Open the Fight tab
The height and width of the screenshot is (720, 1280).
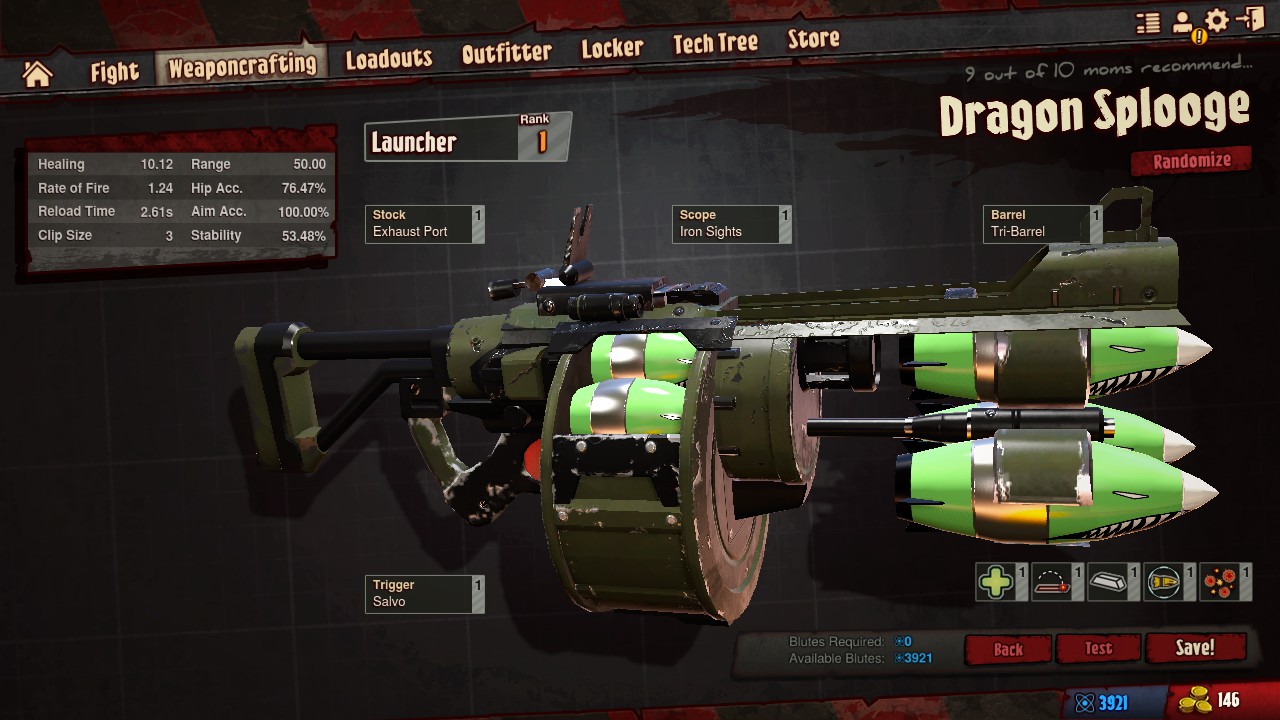pos(114,72)
